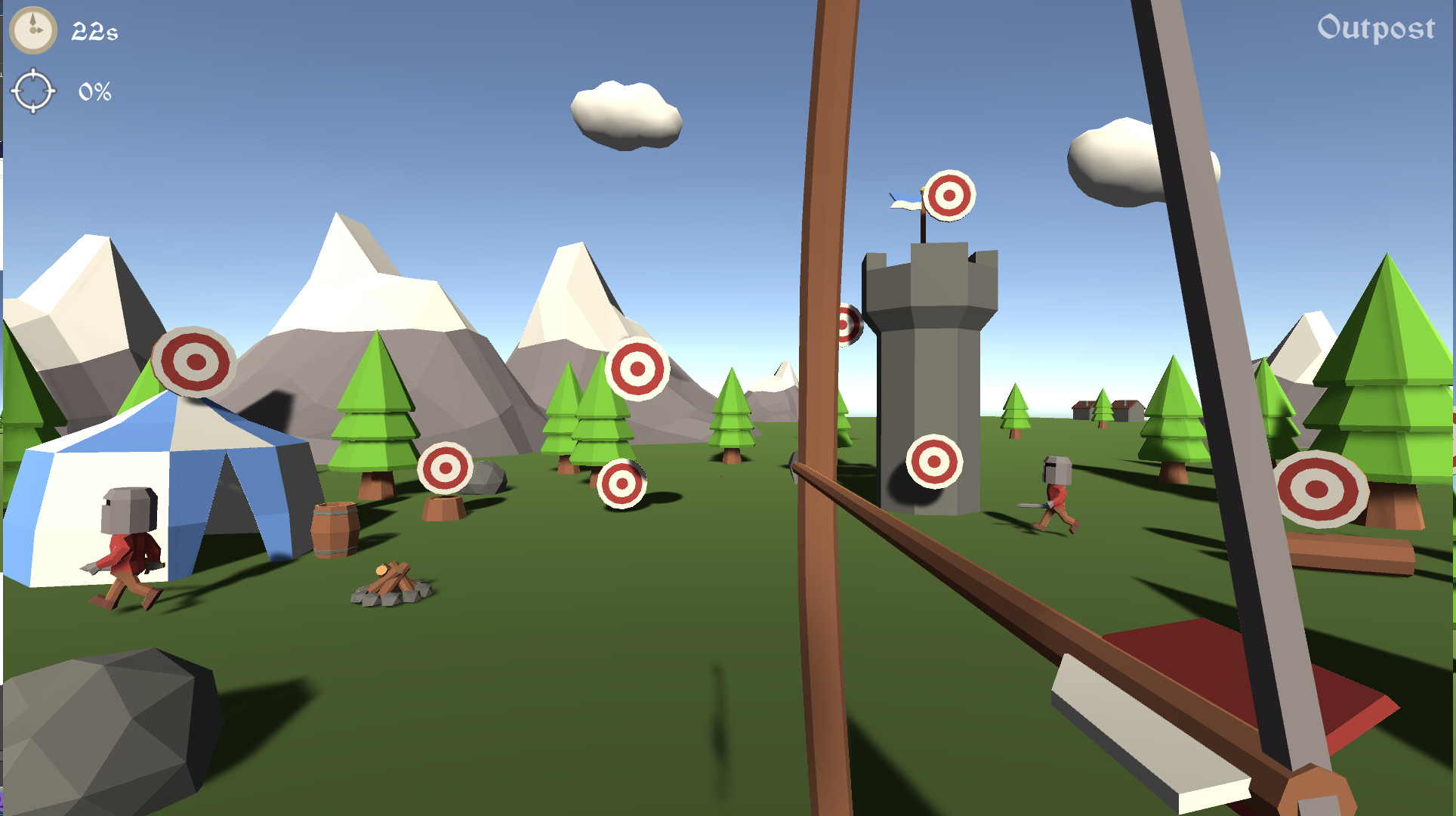Click the wooden barrel by the tent
The height and width of the screenshot is (816, 1456).
click(x=335, y=529)
